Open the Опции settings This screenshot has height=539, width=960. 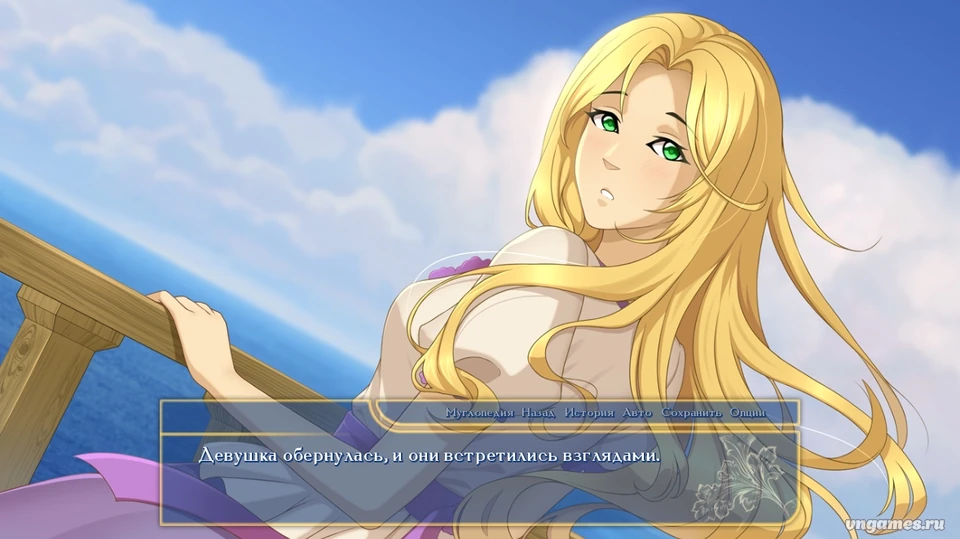click(x=747, y=413)
